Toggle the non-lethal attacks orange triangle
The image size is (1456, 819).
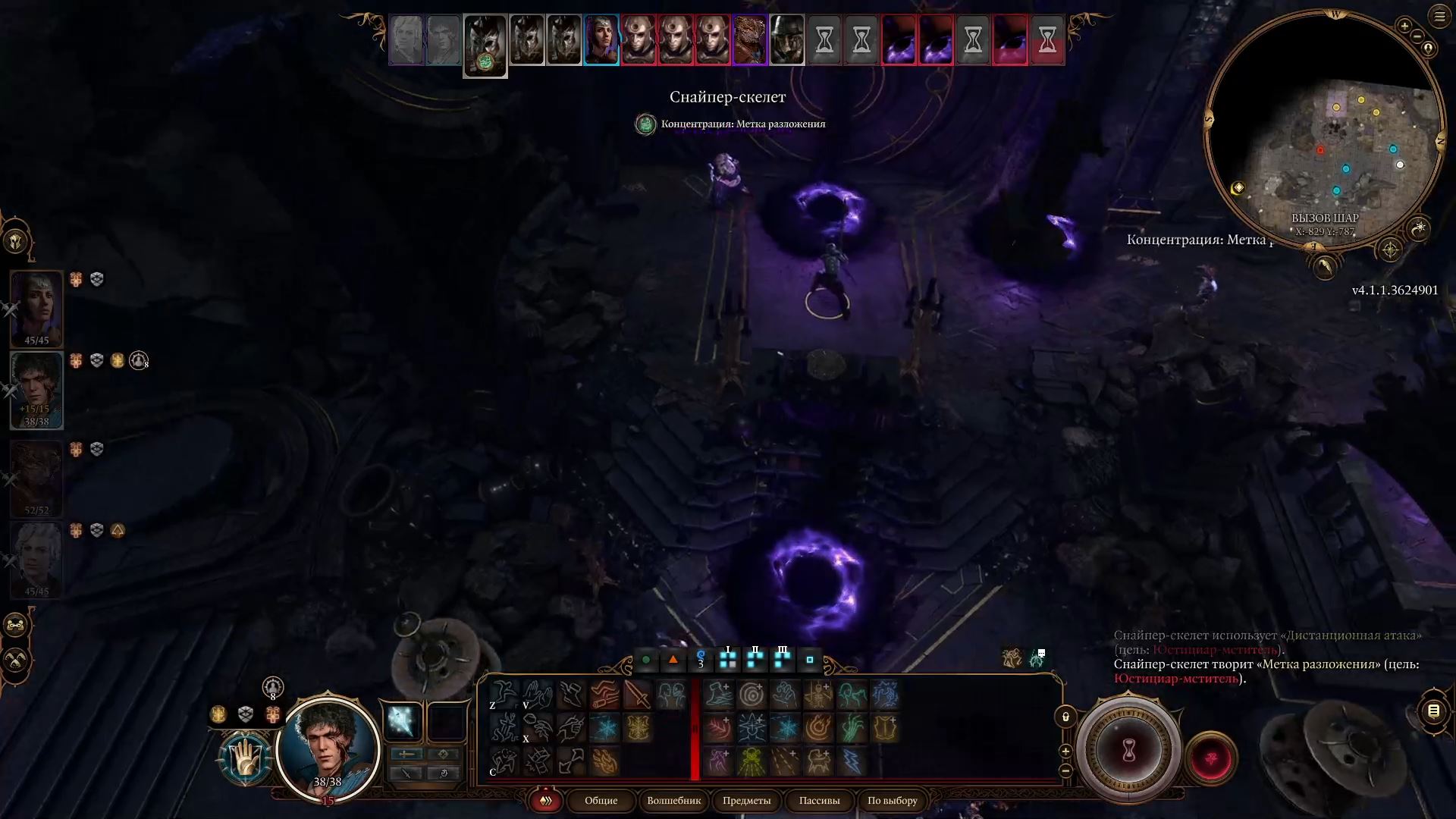[x=674, y=660]
